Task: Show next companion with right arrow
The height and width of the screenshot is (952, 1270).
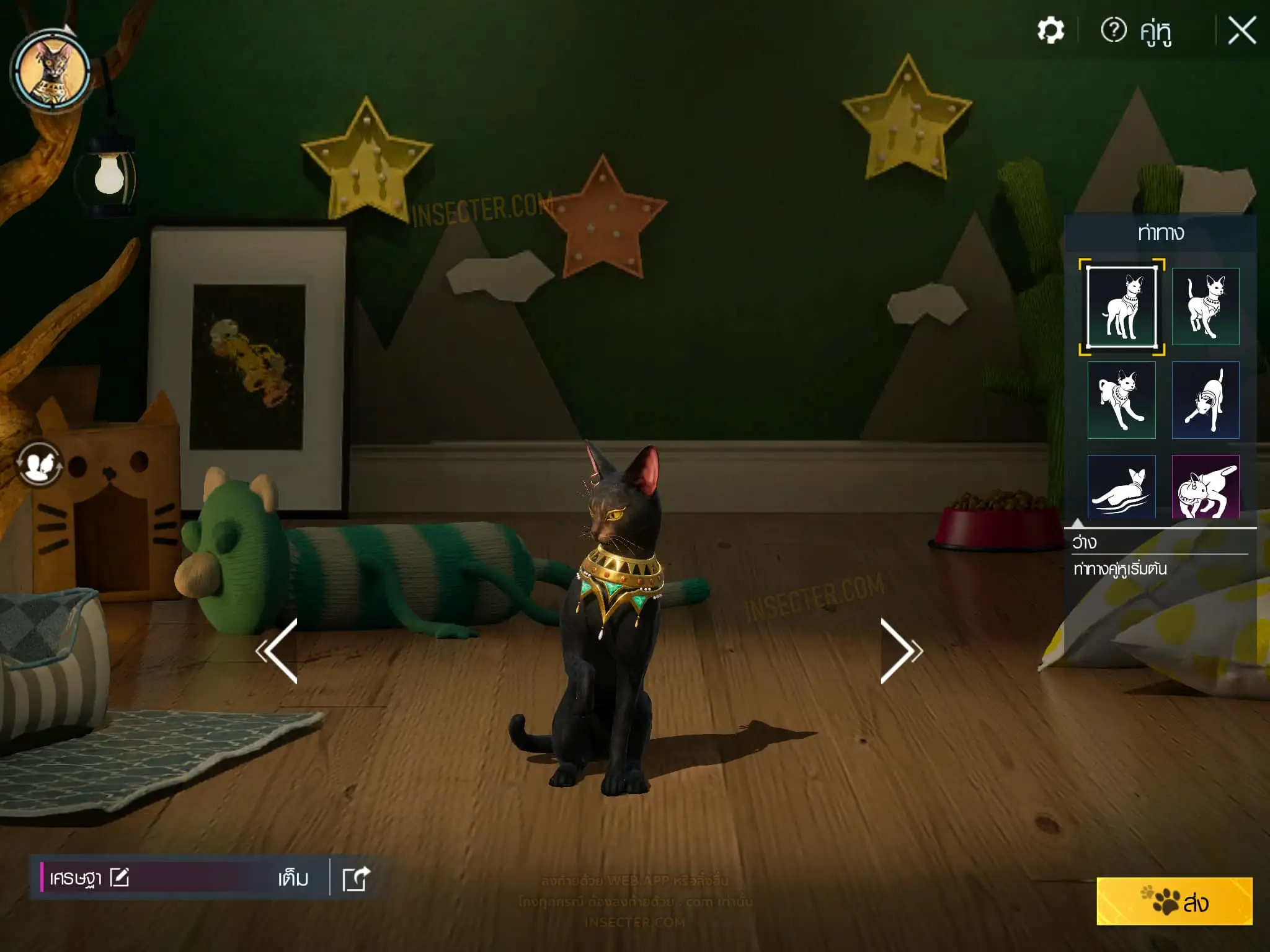Action: pyautogui.click(x=901, y=651)
